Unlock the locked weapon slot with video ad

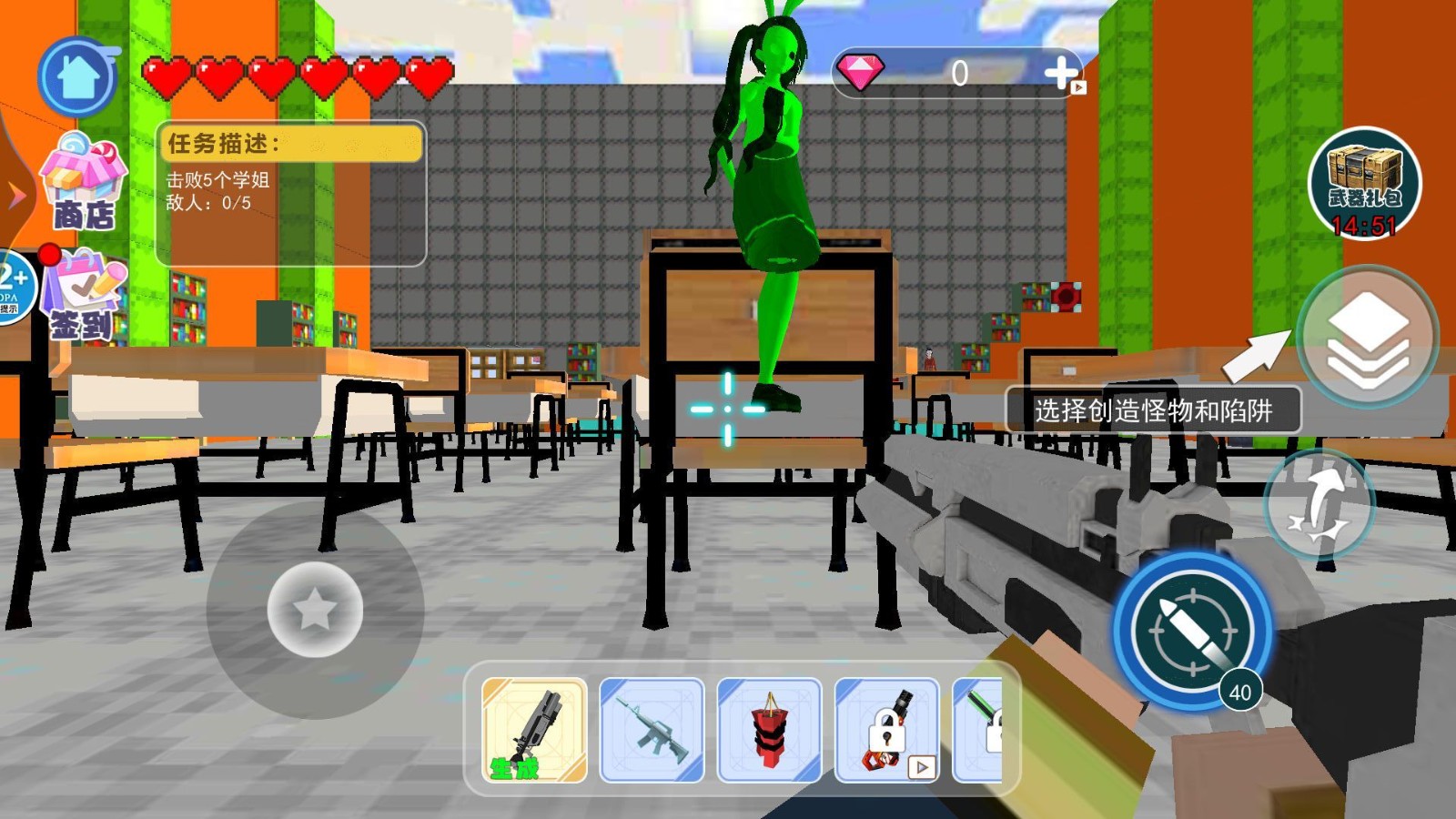point(886,730)
